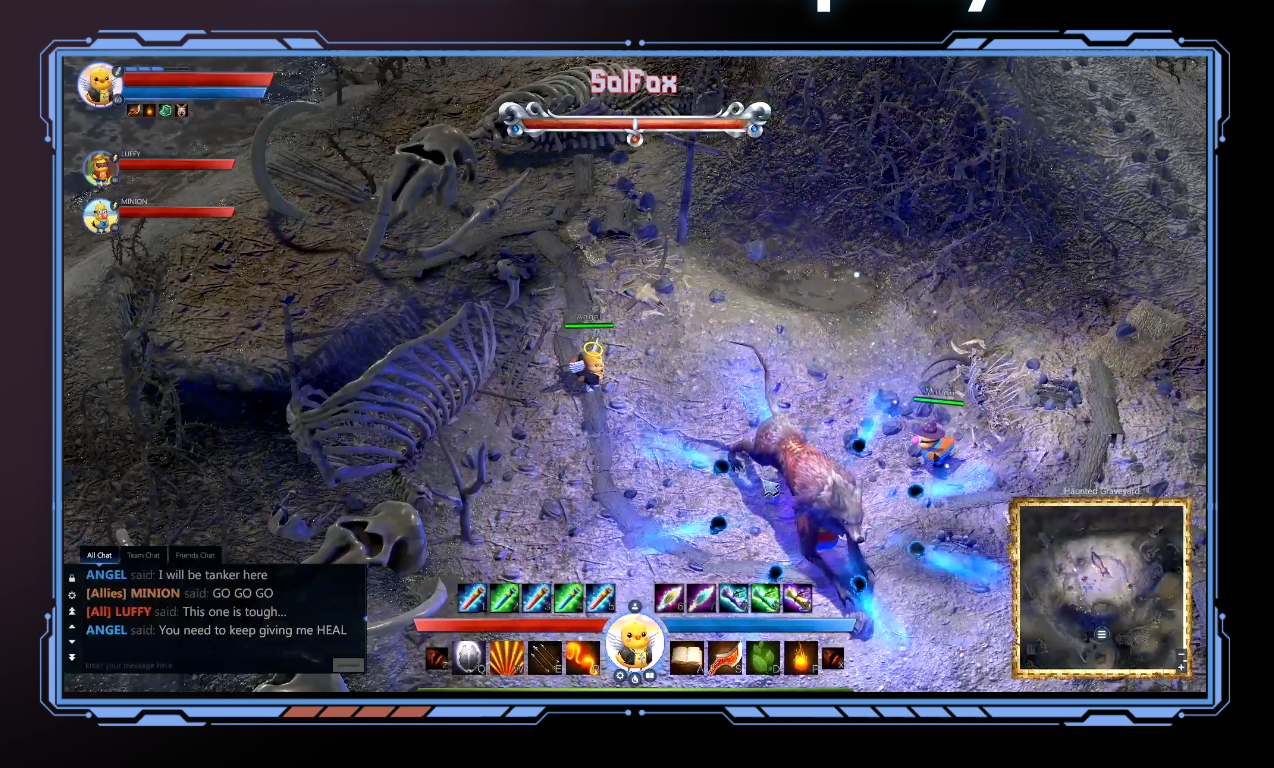Toggle the chat lock icon
The width and height of the screenshot is (1274, 768).
[x=72, y=578]
